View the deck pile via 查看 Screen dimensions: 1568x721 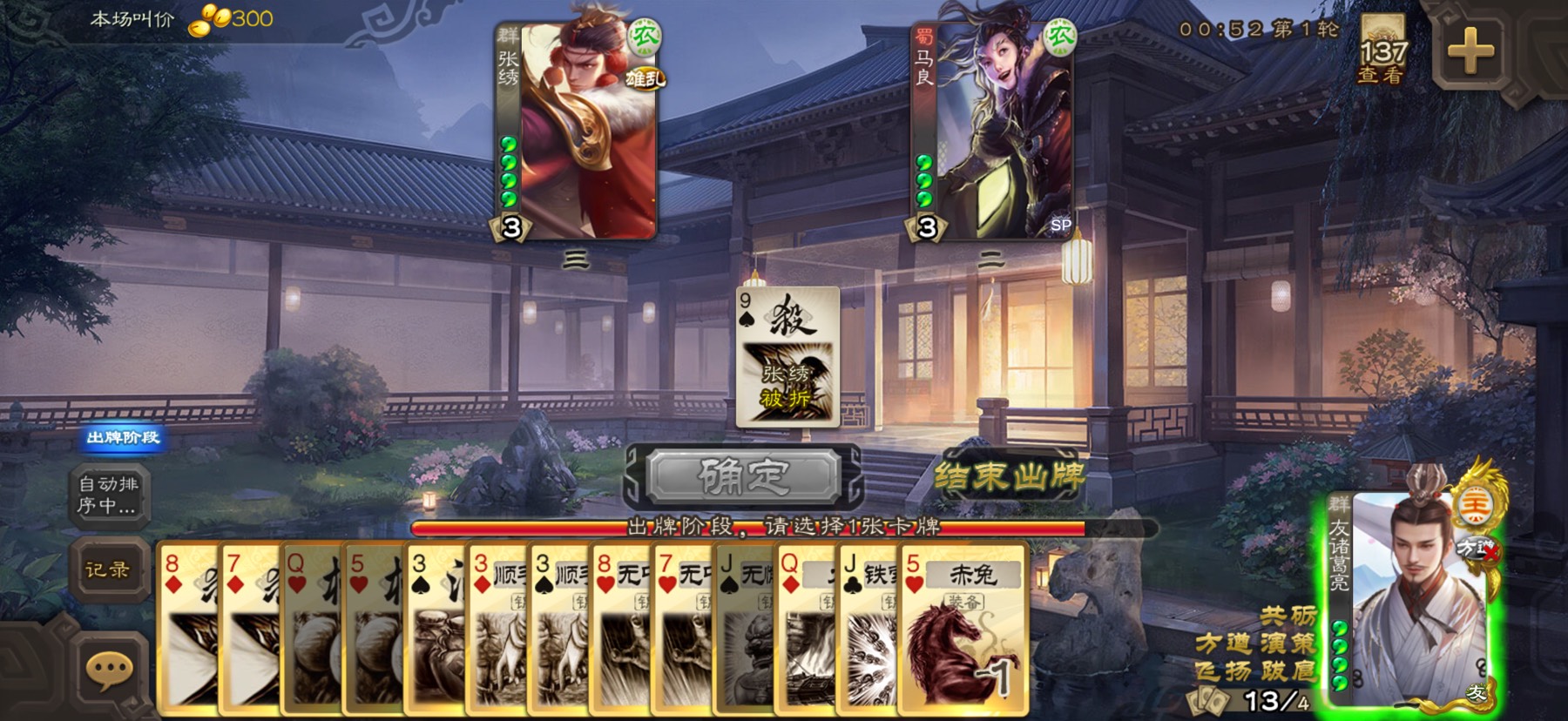point(1382,52)
